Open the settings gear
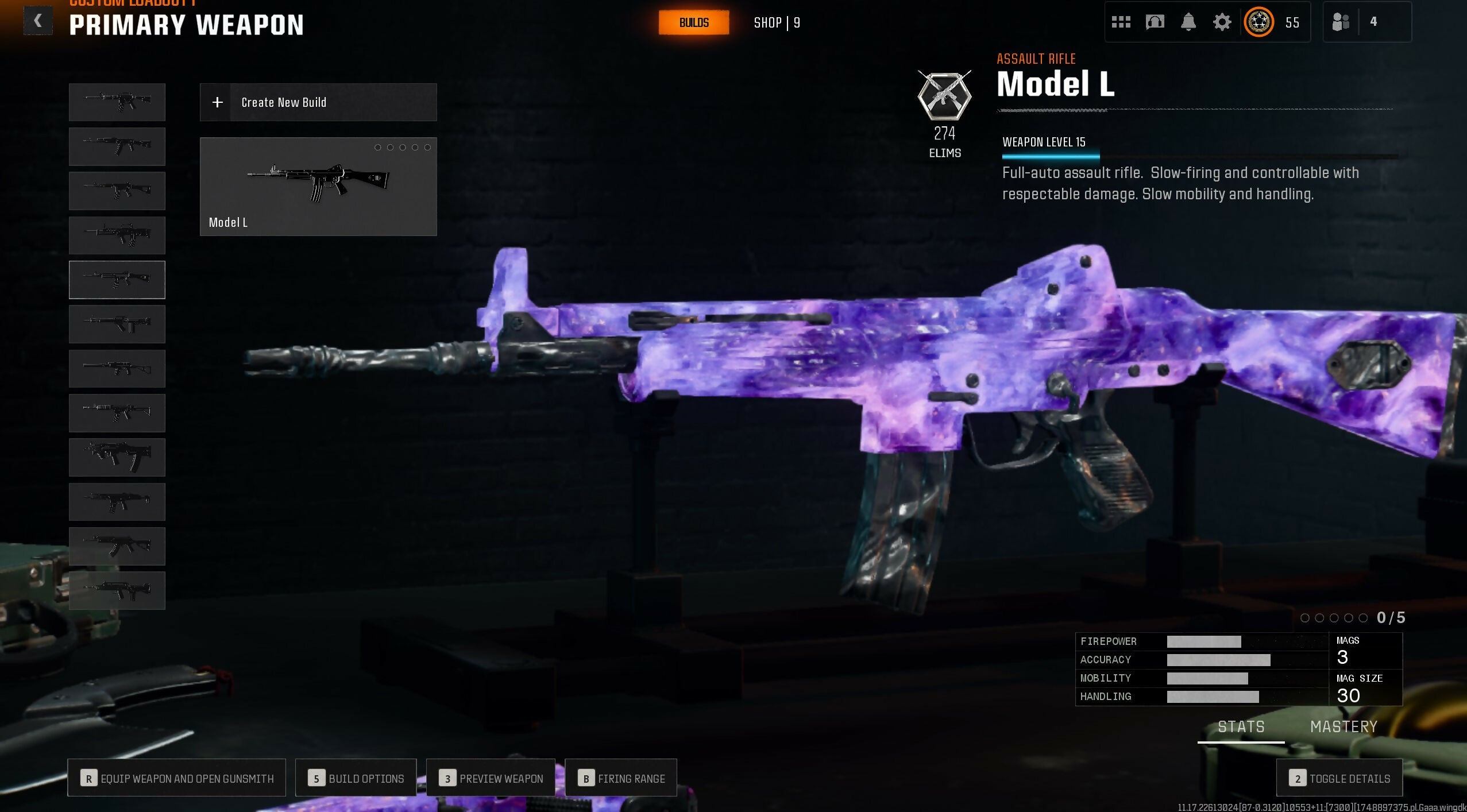 (x=1222, y=22)
